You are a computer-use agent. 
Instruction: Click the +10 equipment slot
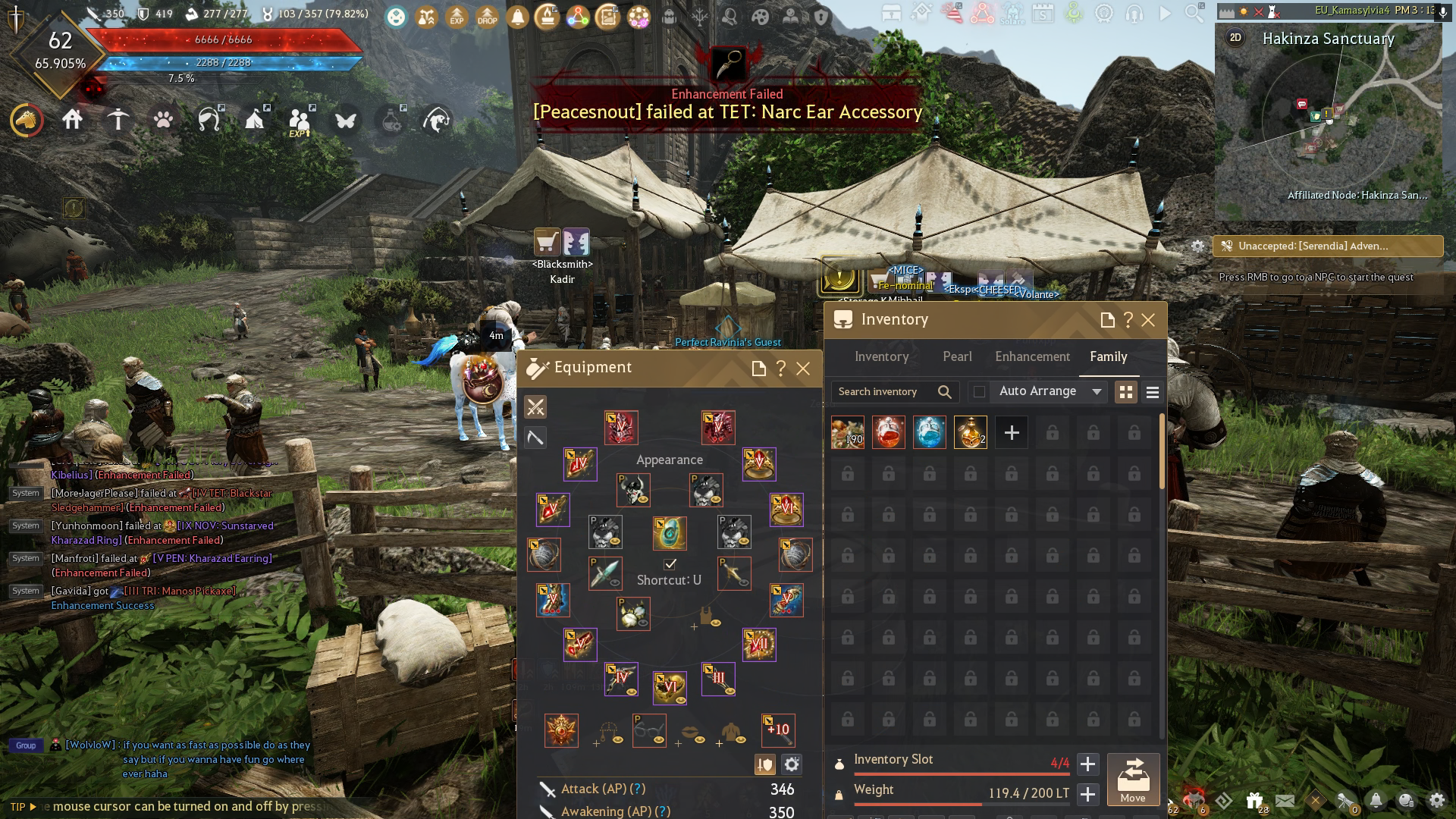click(x=778, y=730)
